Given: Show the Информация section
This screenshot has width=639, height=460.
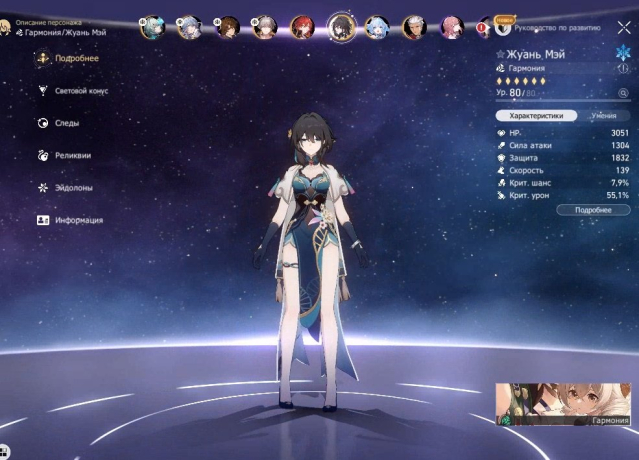Looking at the screenshot, I should click(78, 220).
